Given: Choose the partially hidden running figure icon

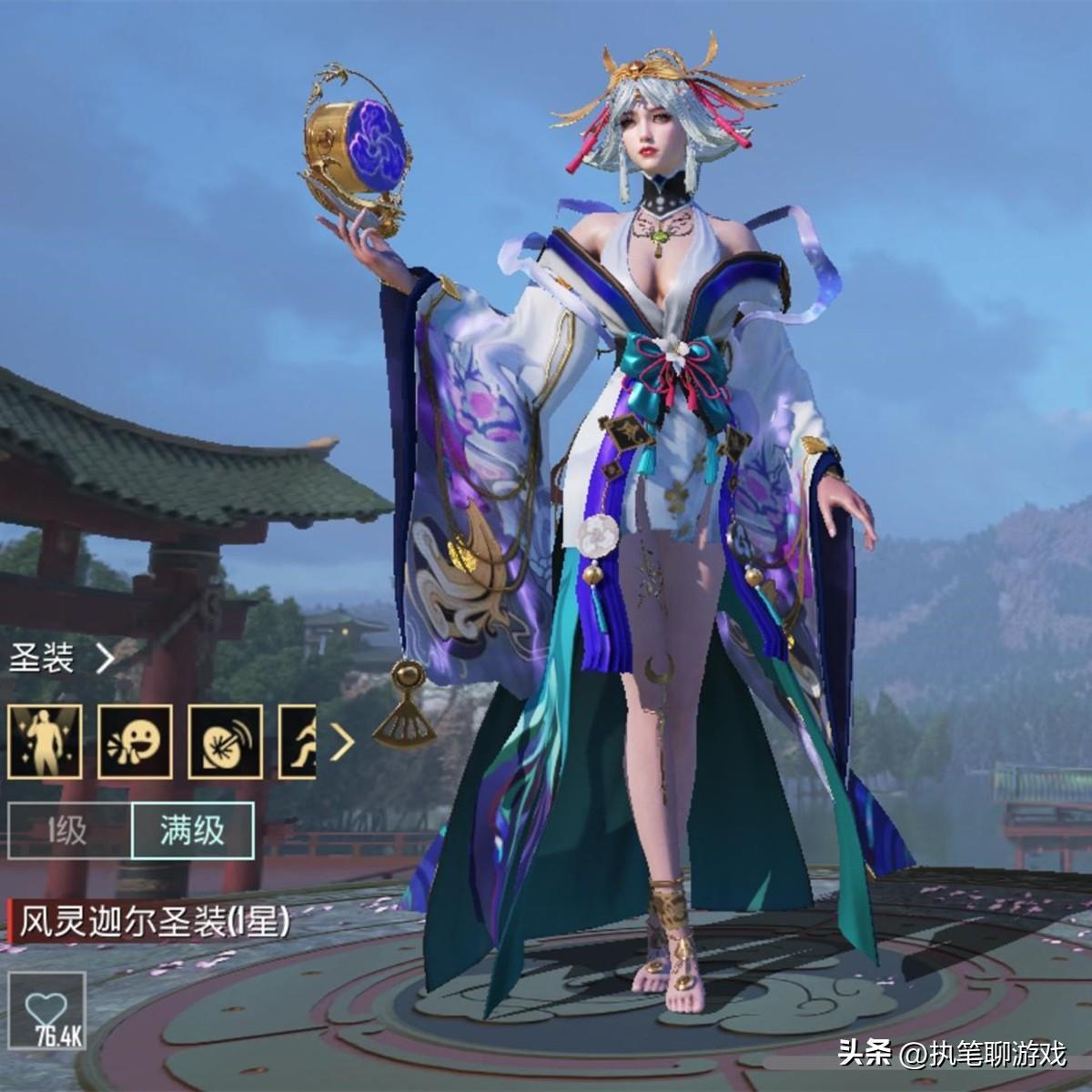Looking at the screenshot, I should [x=298, y=742].
